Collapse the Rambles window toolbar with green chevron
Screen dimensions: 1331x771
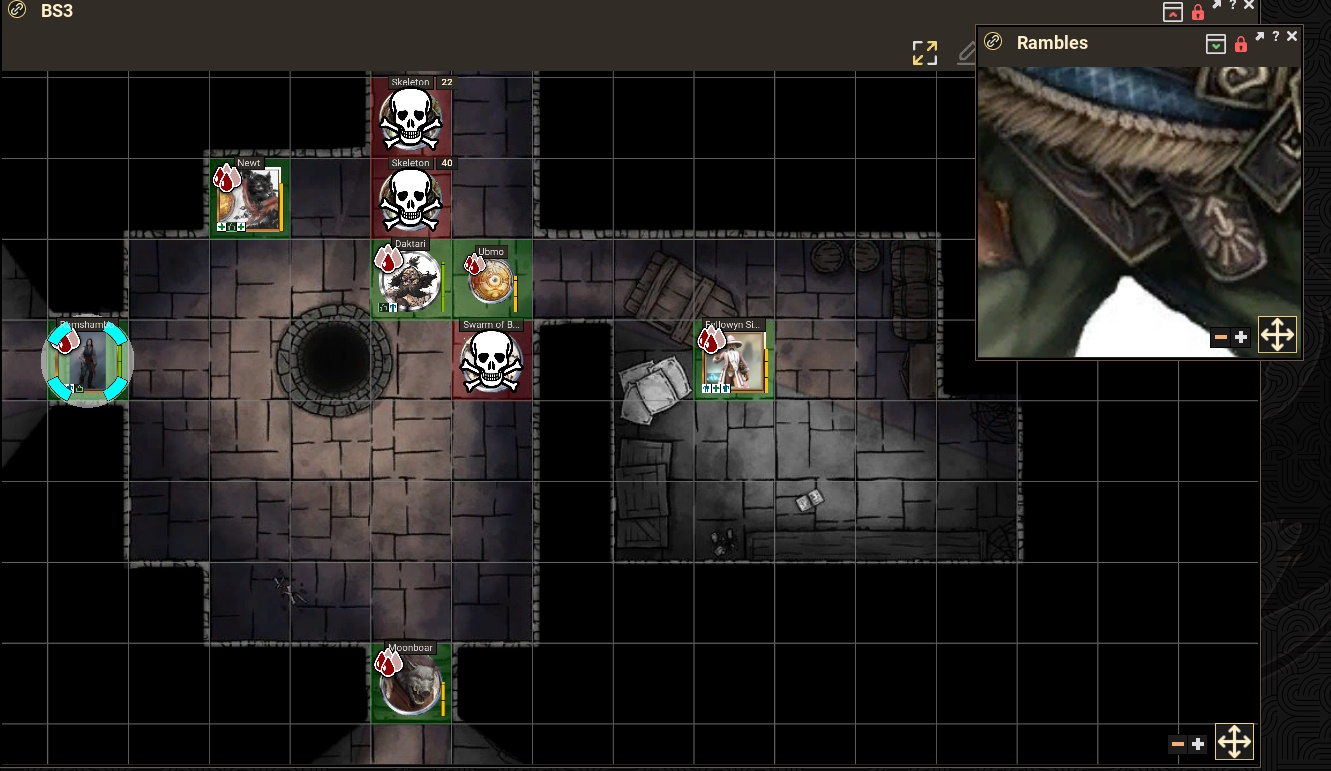[x=1215, y=43]
